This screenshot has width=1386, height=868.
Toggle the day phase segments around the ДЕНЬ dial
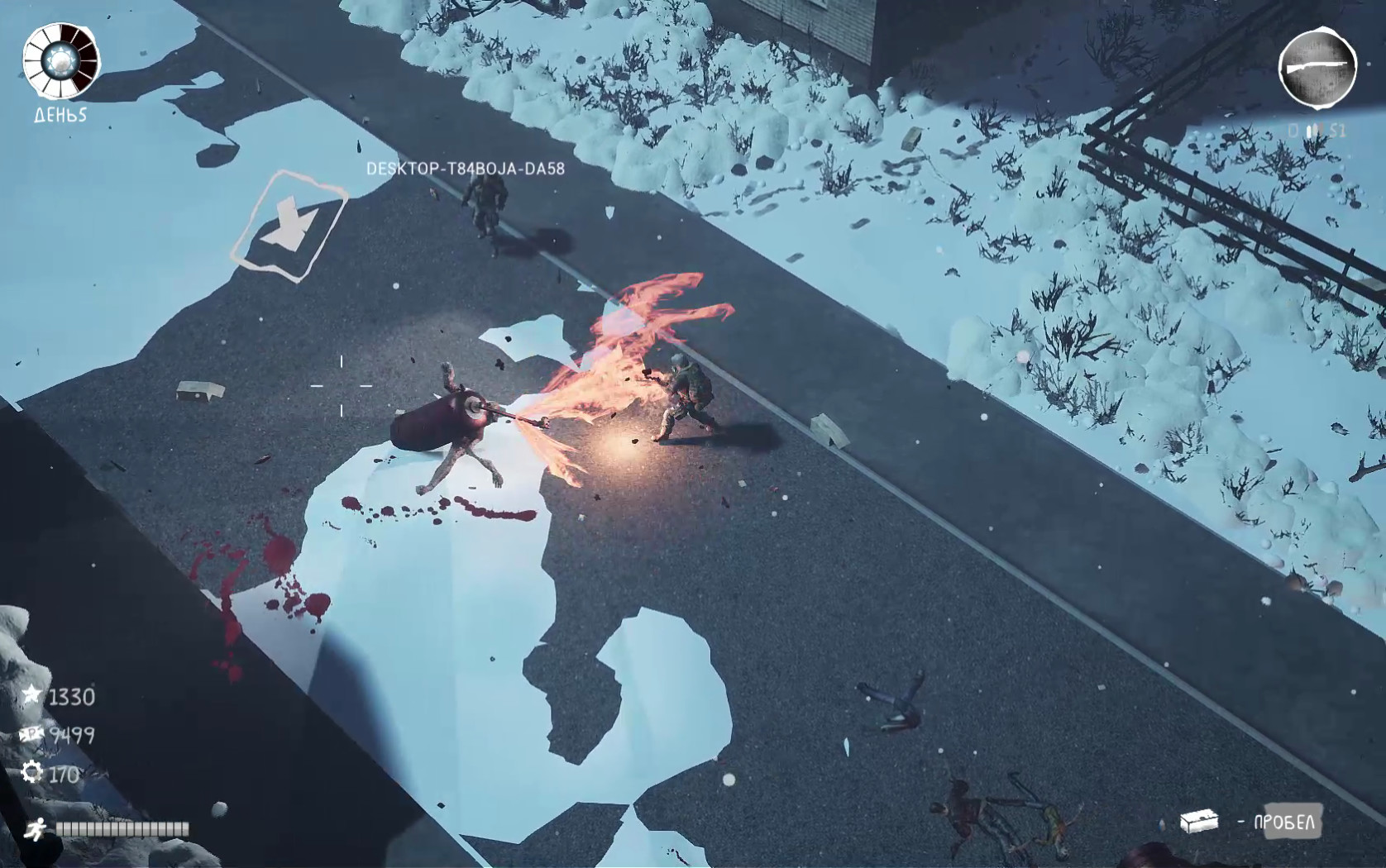click(59, 33)
